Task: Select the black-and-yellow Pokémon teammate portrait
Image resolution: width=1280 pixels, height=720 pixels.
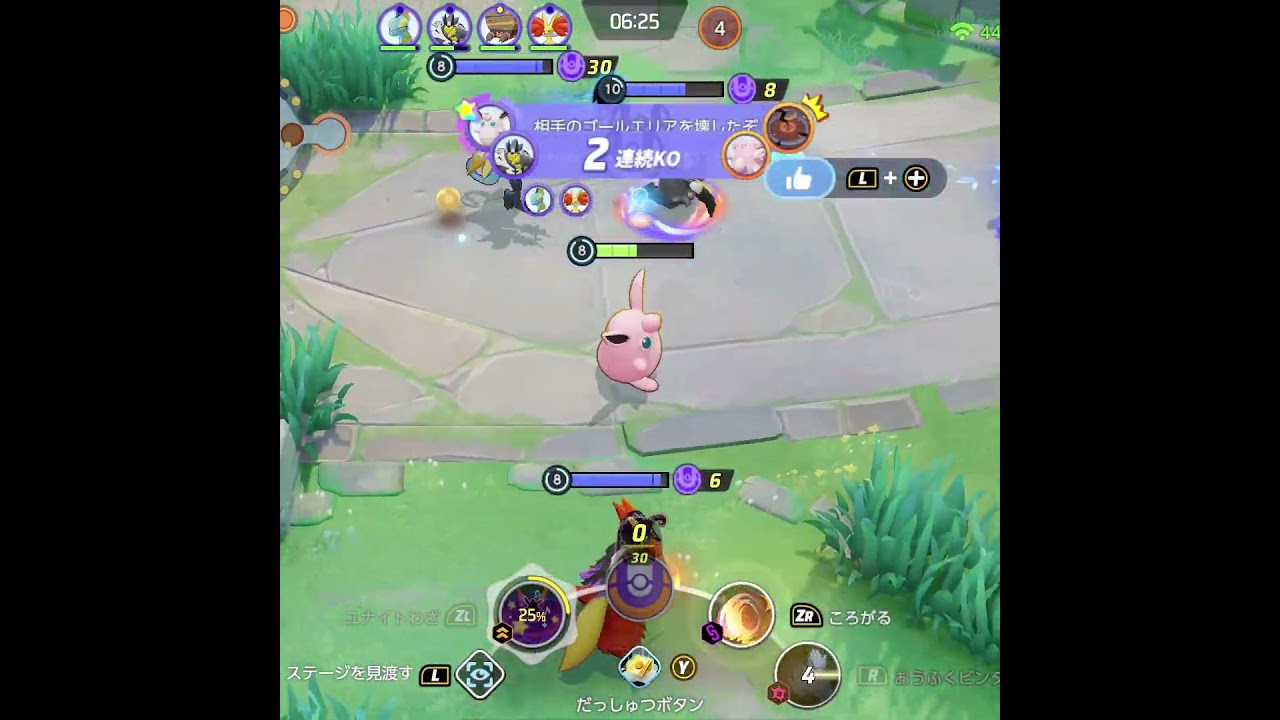Action: pos(448,26)
